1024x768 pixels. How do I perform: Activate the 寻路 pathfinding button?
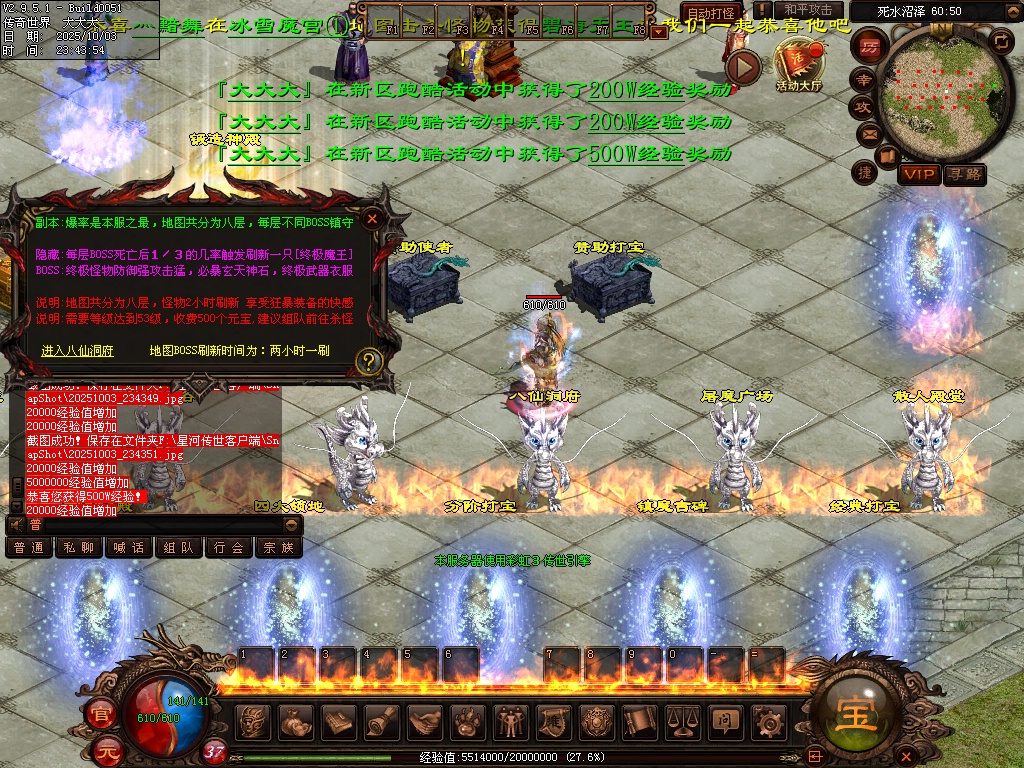[965, 175]
